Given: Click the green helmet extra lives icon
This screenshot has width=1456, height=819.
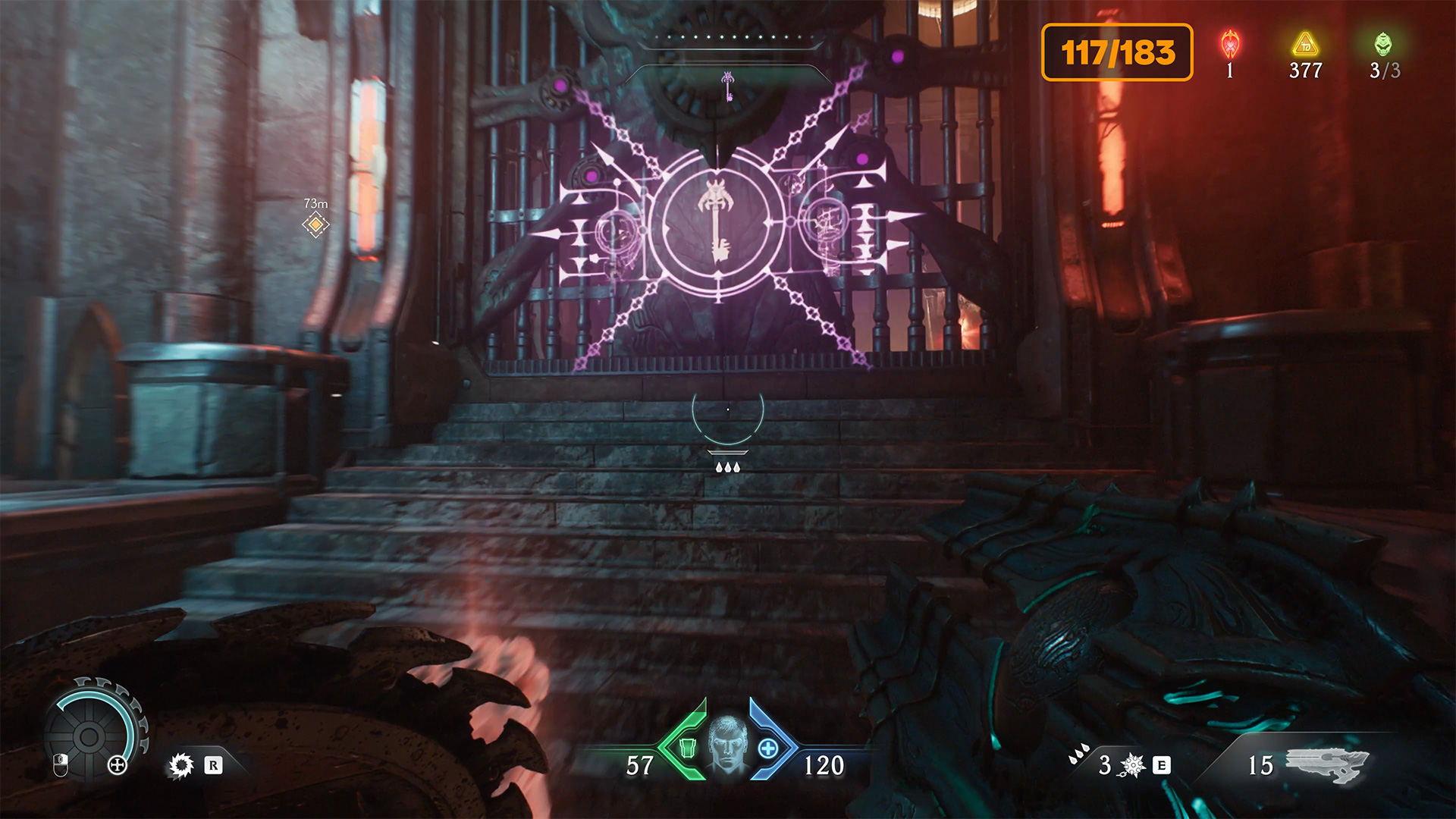Looking at the screenshot, I should tap(1383, 44).
